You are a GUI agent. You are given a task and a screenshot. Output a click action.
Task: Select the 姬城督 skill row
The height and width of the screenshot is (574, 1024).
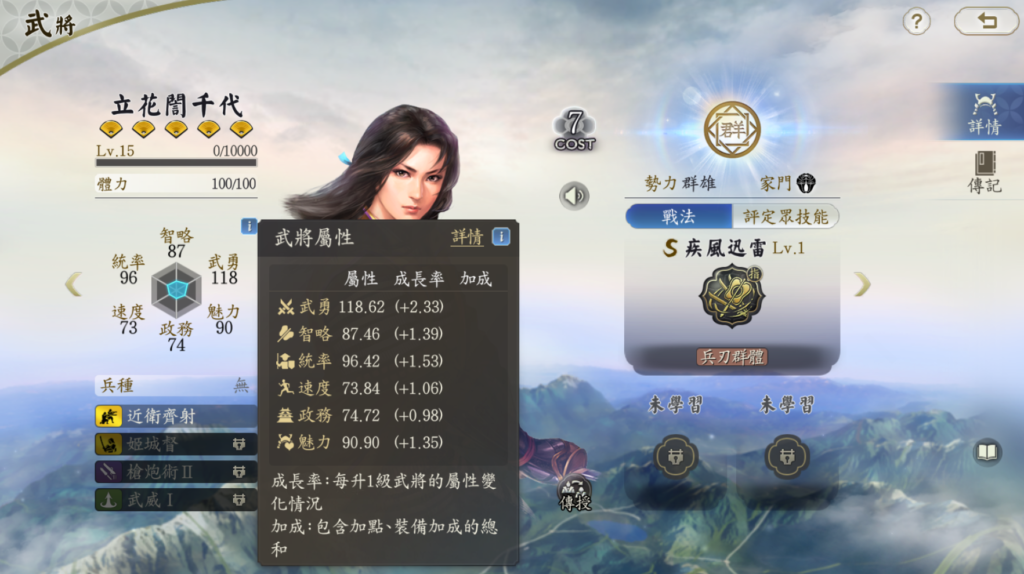pyautogui.click(x=176, y=443)
